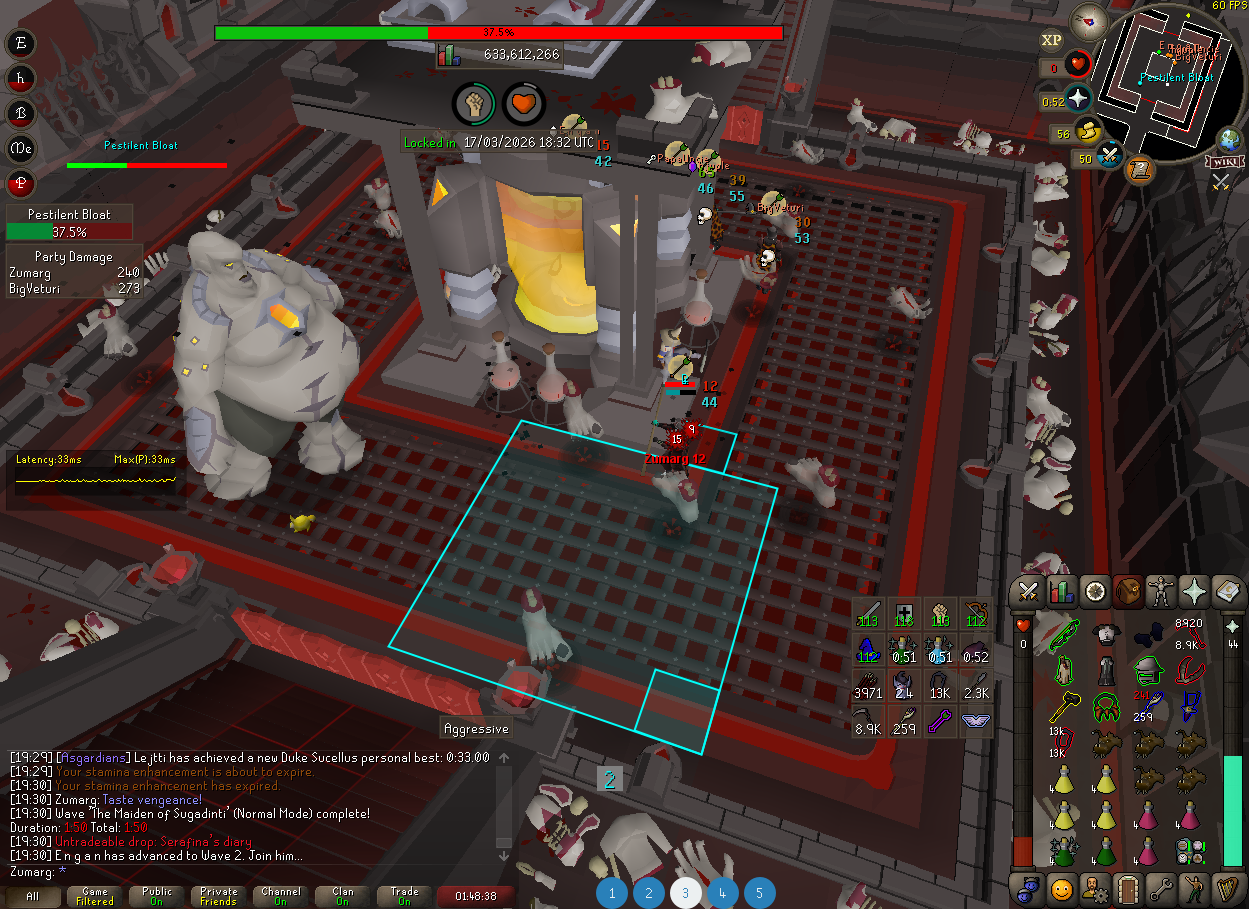This screenshot has height=909, width=1249.
Task: Toggle the XP drops button
Action: (1051, 40)
